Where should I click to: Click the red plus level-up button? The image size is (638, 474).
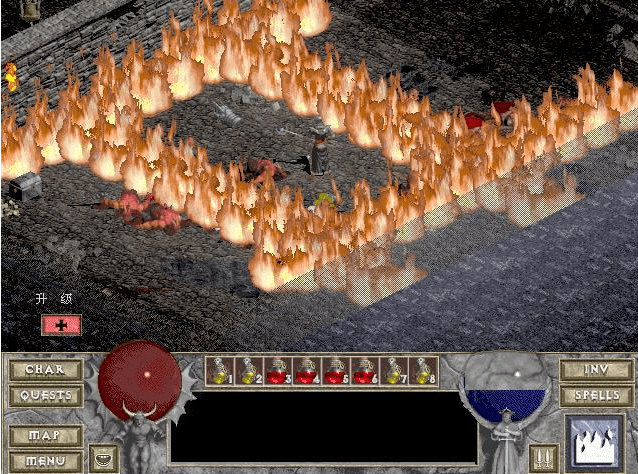[x=61, y=325]
